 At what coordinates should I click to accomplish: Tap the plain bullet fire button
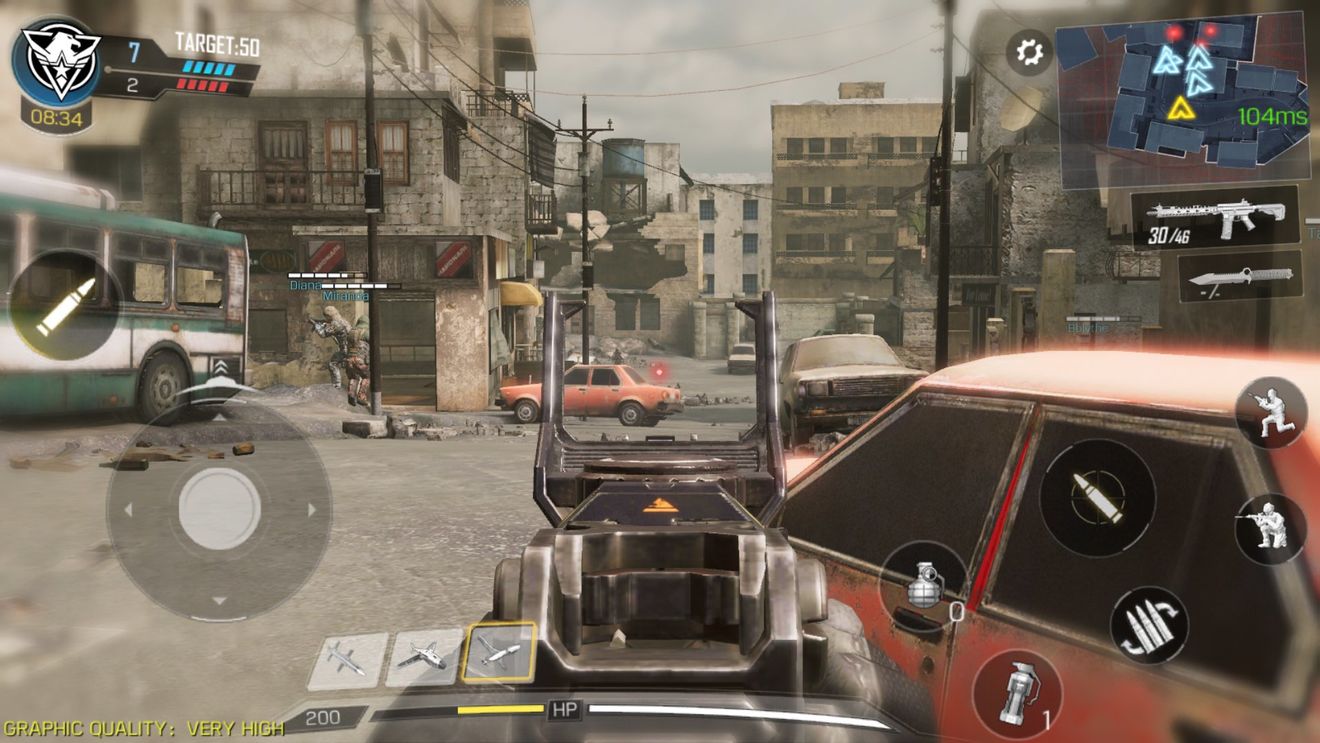tap(65, 306)
